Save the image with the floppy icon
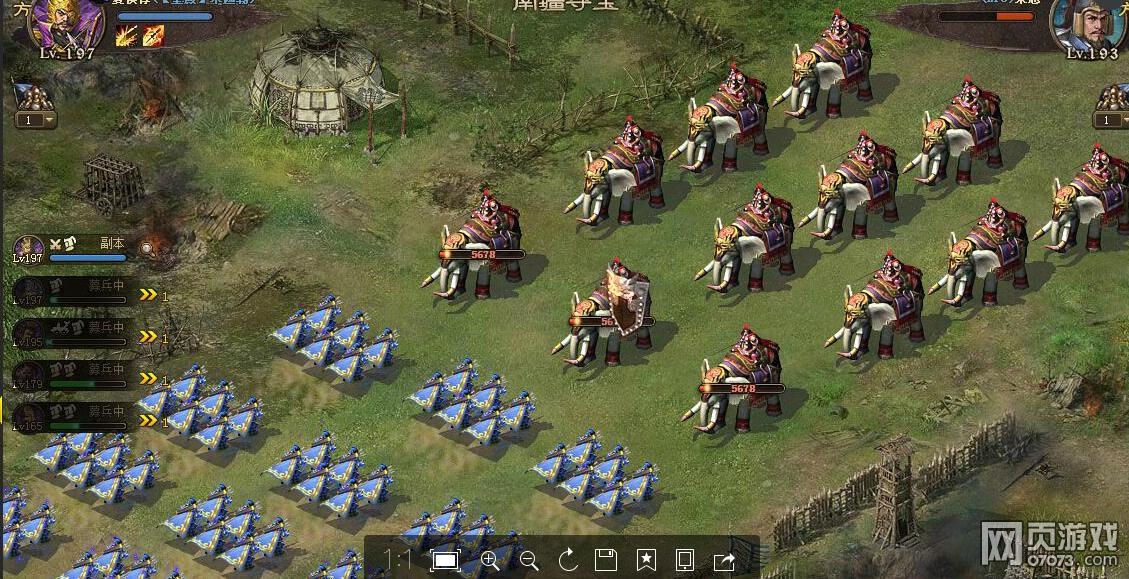Viewport: 1129px width, 579px height. tap(605, 560)
